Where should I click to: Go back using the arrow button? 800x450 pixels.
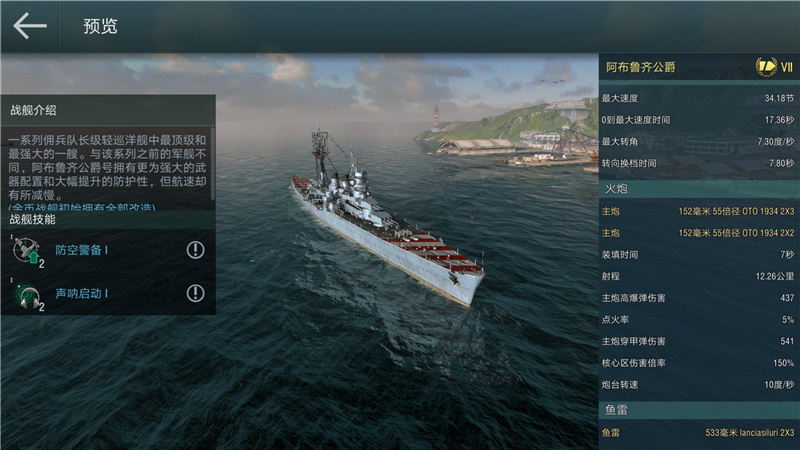pyautogui.click(x=30, y=26)
